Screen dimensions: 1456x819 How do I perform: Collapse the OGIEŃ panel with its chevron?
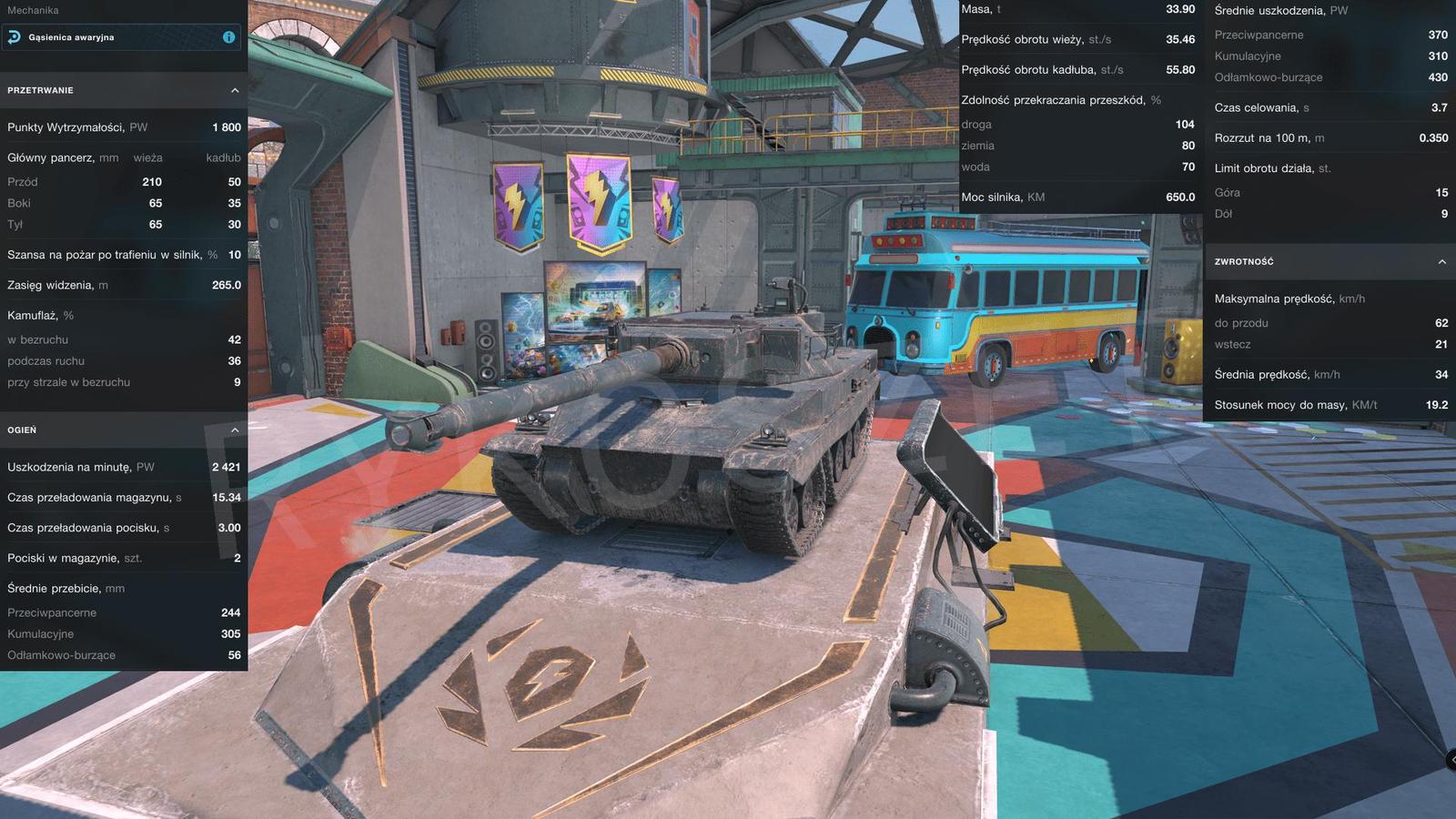[x=235, y=430]
